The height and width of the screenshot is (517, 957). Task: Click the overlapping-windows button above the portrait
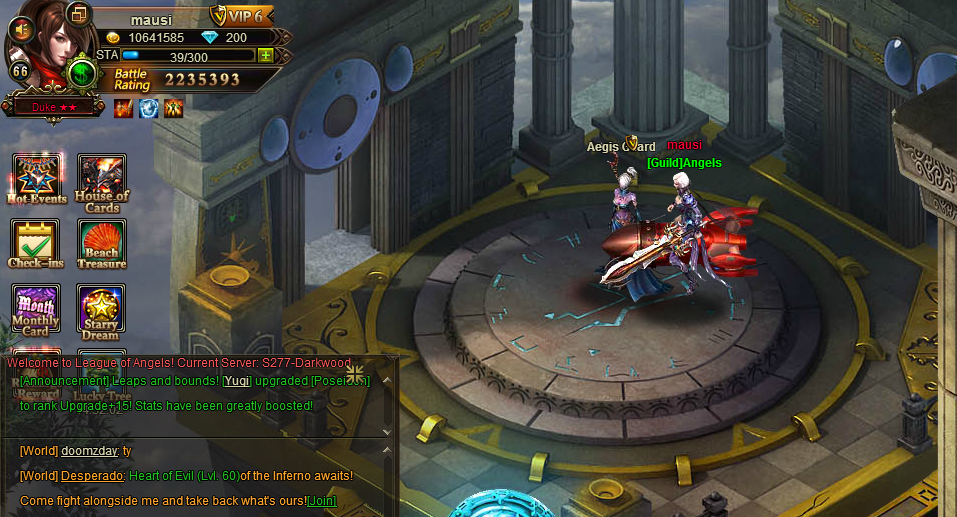click(79, 13)
